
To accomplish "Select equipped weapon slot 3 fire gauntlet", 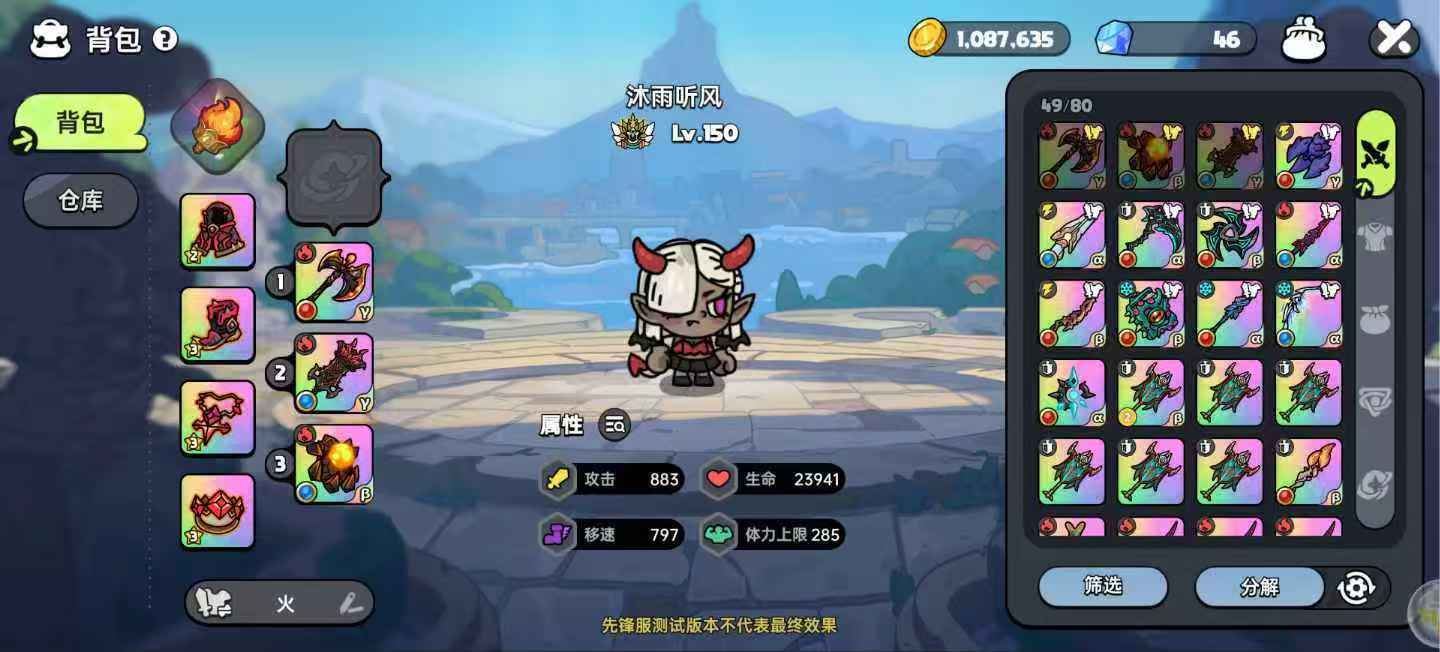I will coord(334,464).
